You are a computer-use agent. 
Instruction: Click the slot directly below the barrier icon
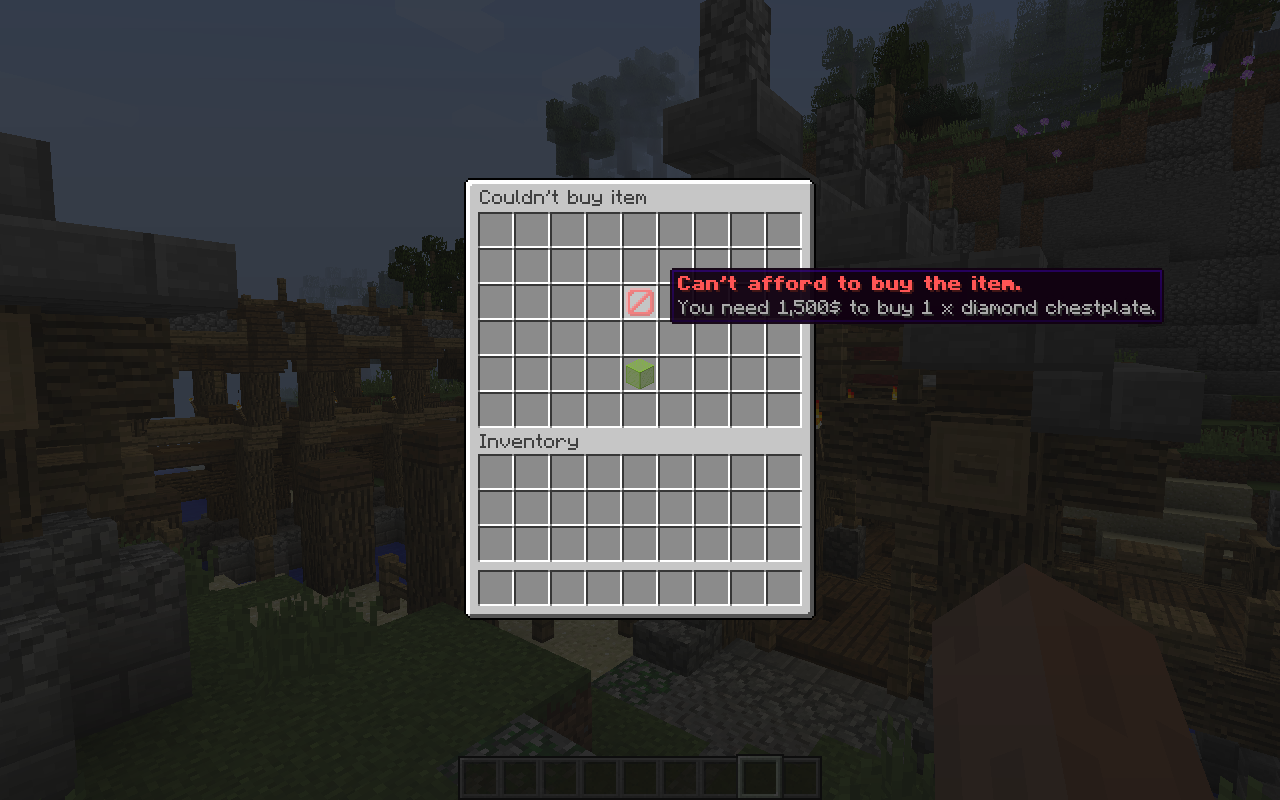click(x=641, y=339)
